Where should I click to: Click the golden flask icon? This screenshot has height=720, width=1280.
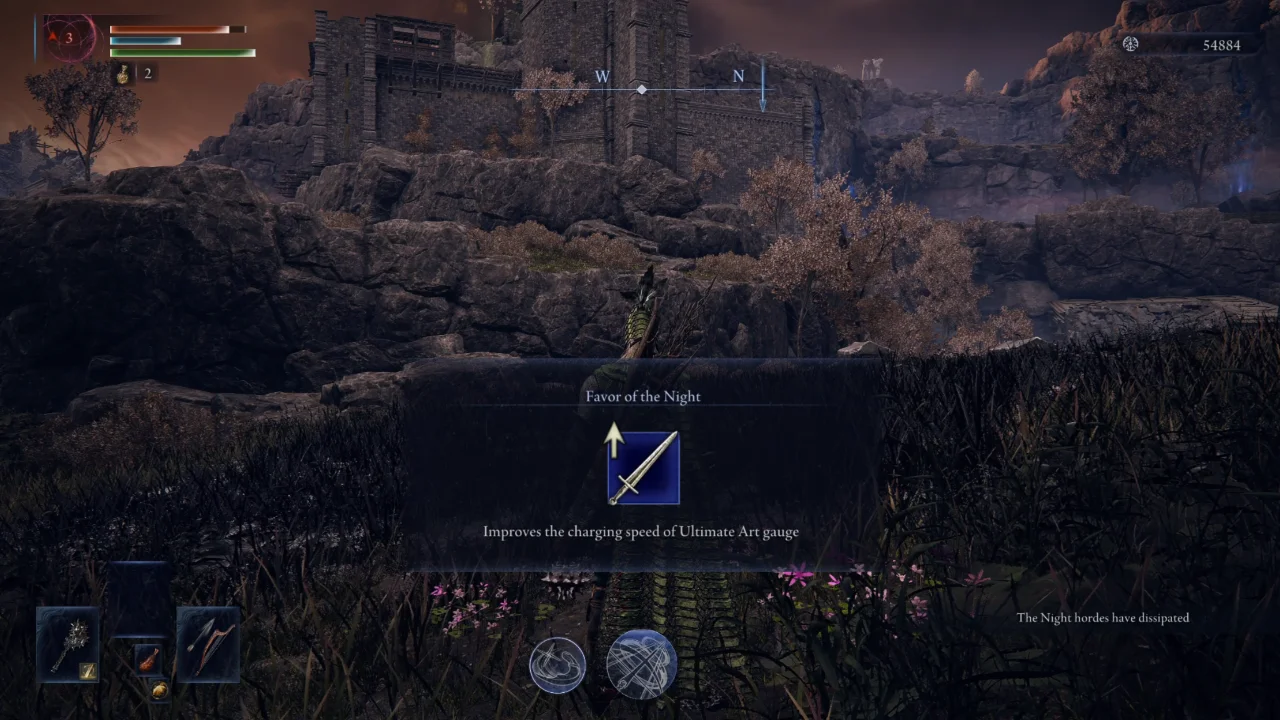coord(122,73)
